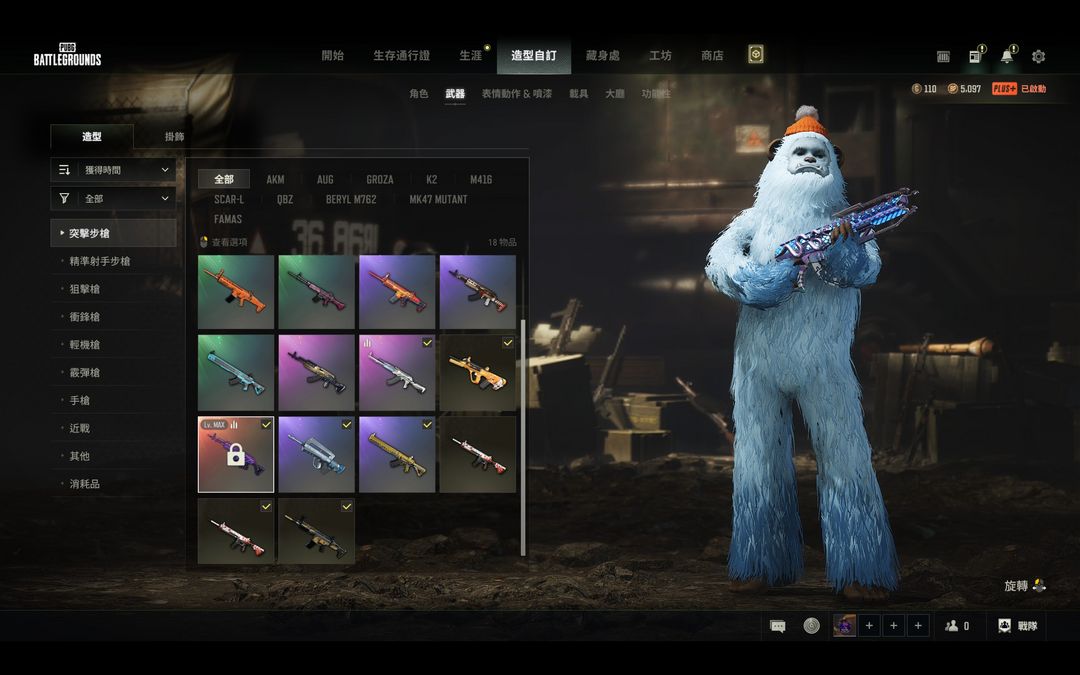Choose the 狙擊槍 (Sniper Rifle) category

pos(84,289)
